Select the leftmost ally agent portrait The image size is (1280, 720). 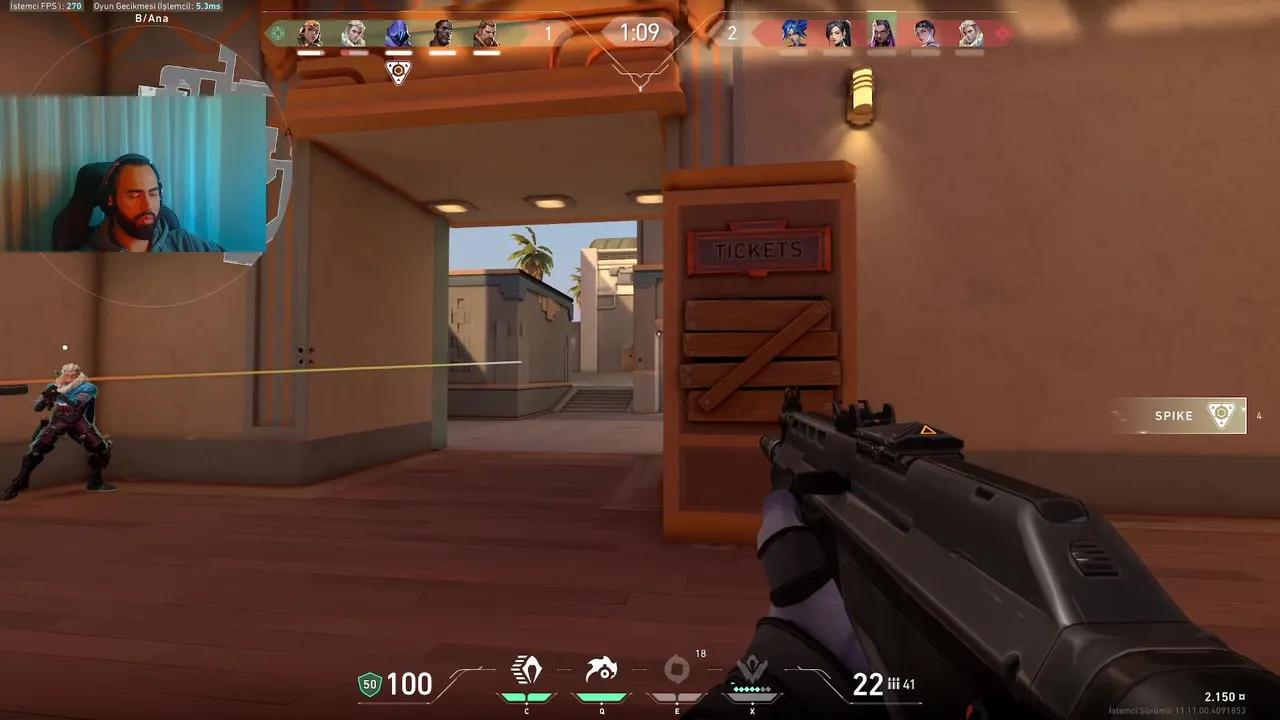pos(310,32)
